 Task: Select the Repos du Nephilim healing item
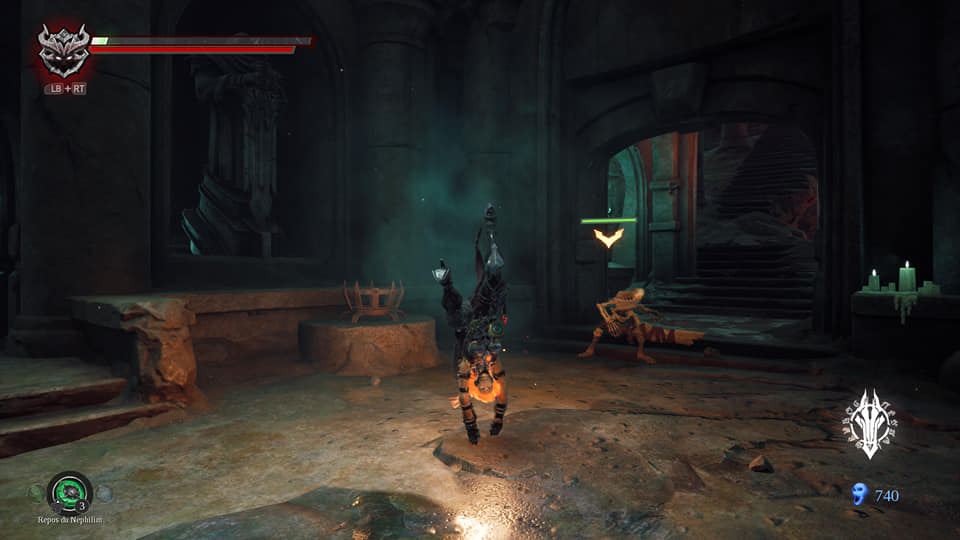coord(69,491)
